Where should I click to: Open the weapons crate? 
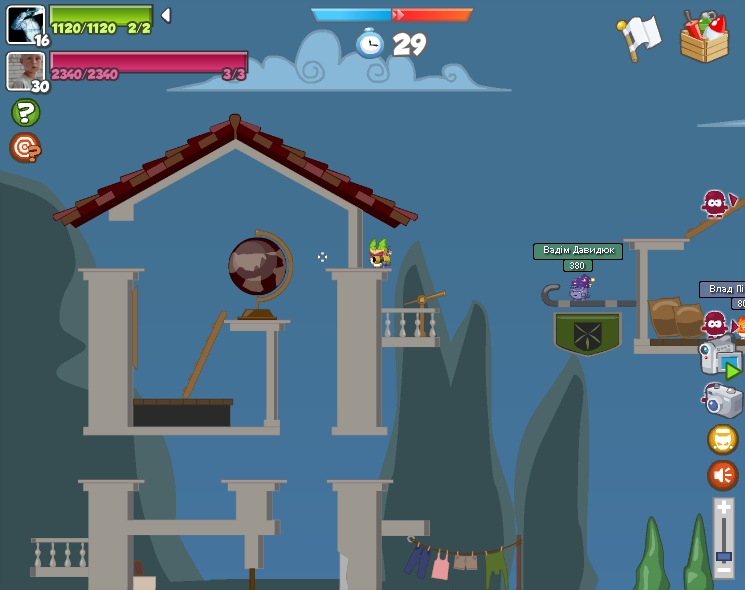point(704,37)
